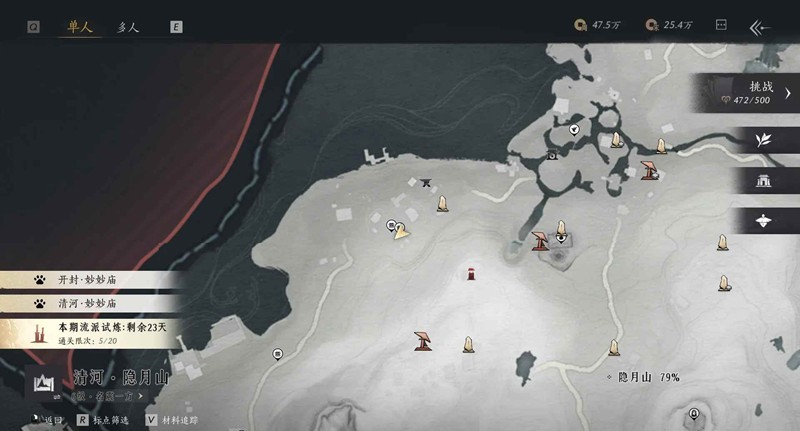Select the leaf sprig side button
This screenshot has height=431, width=800.
(765, 140)
